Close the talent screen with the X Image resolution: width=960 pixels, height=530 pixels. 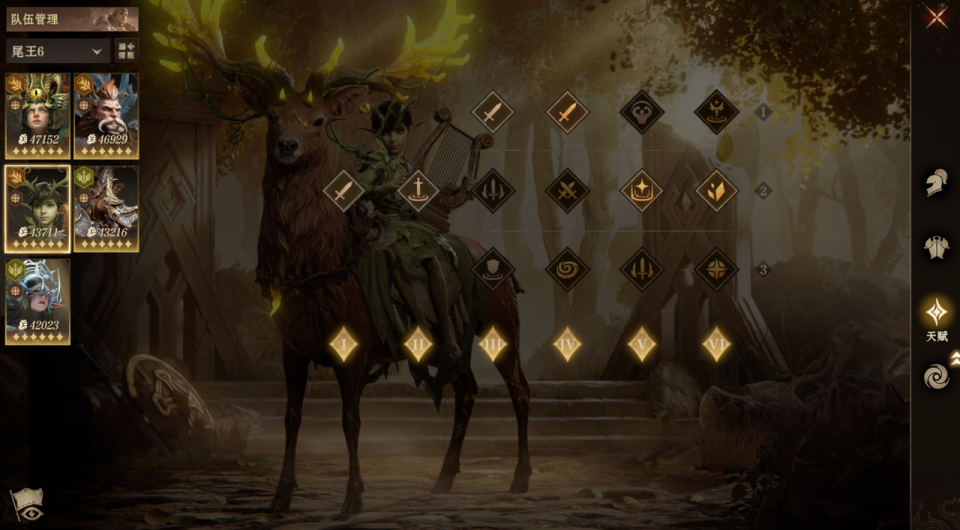(x=936, y=17)
